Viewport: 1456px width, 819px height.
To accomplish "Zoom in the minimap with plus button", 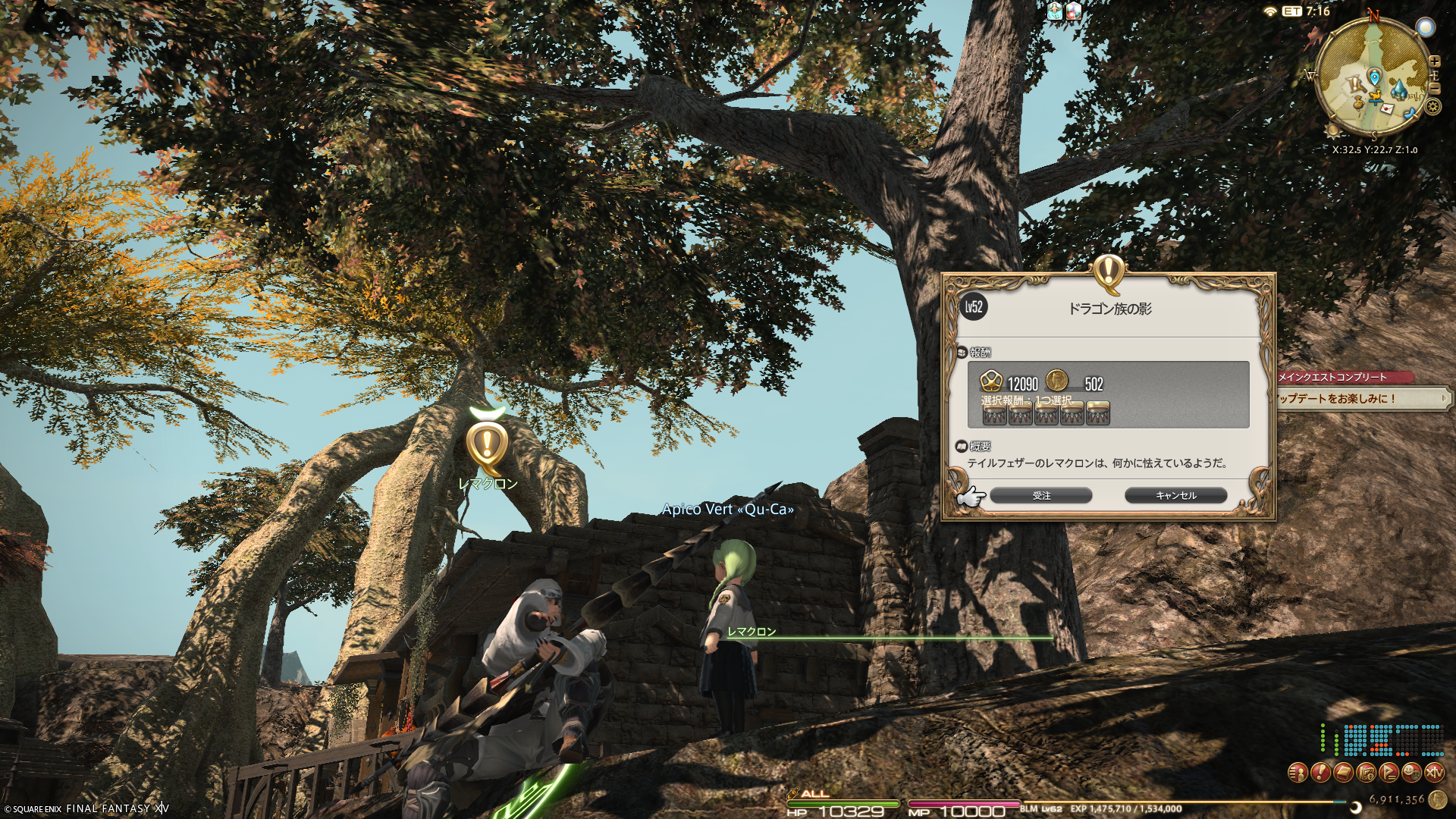I will coord(1434,61).
